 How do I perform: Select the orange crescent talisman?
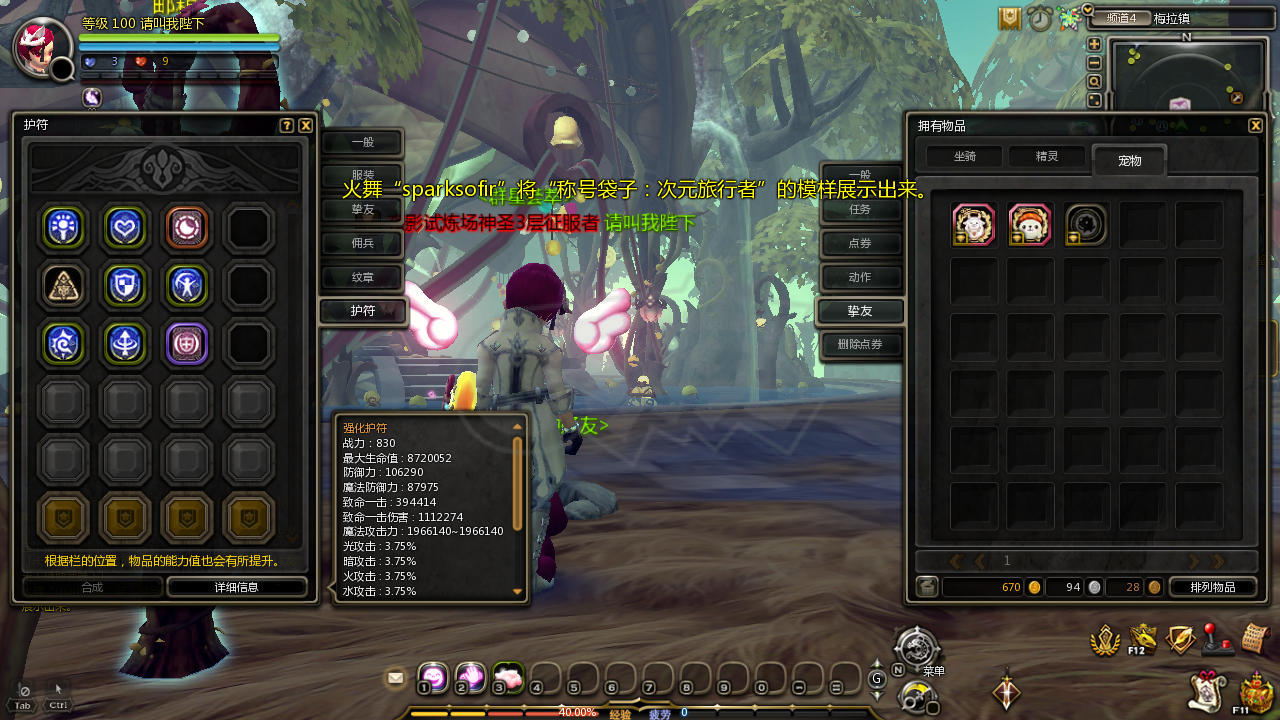[187, 228]
